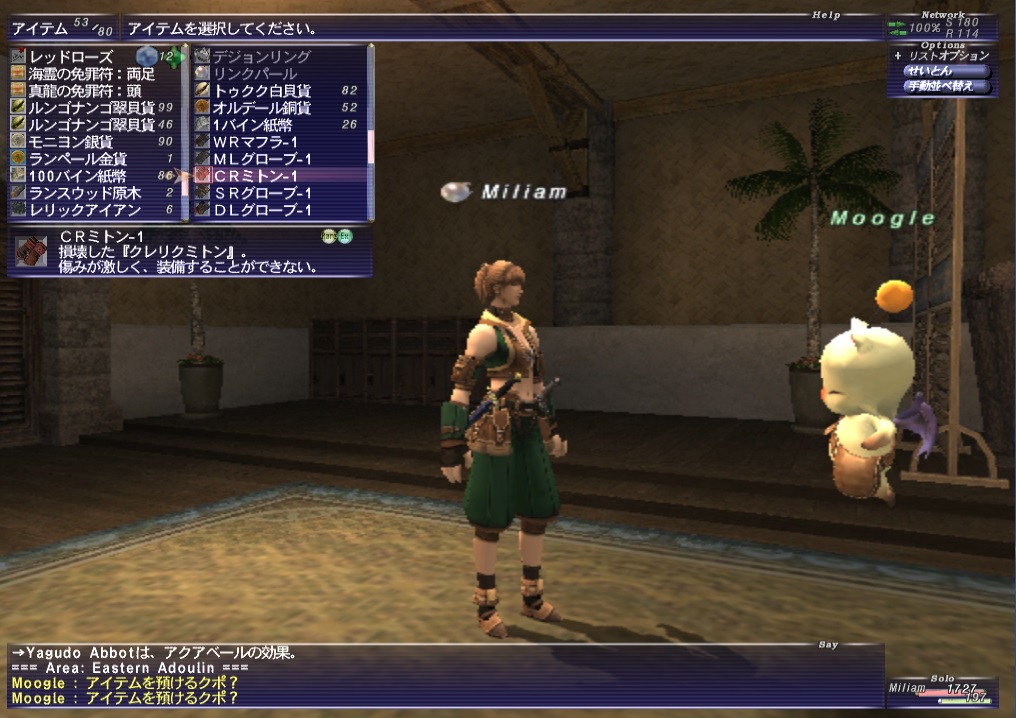Image resolution: width=1016 pixels, height=718 pixels.
Task: Select the greyed デジョンリング entry
Action: pyautogui.click(x=262, y=57)
